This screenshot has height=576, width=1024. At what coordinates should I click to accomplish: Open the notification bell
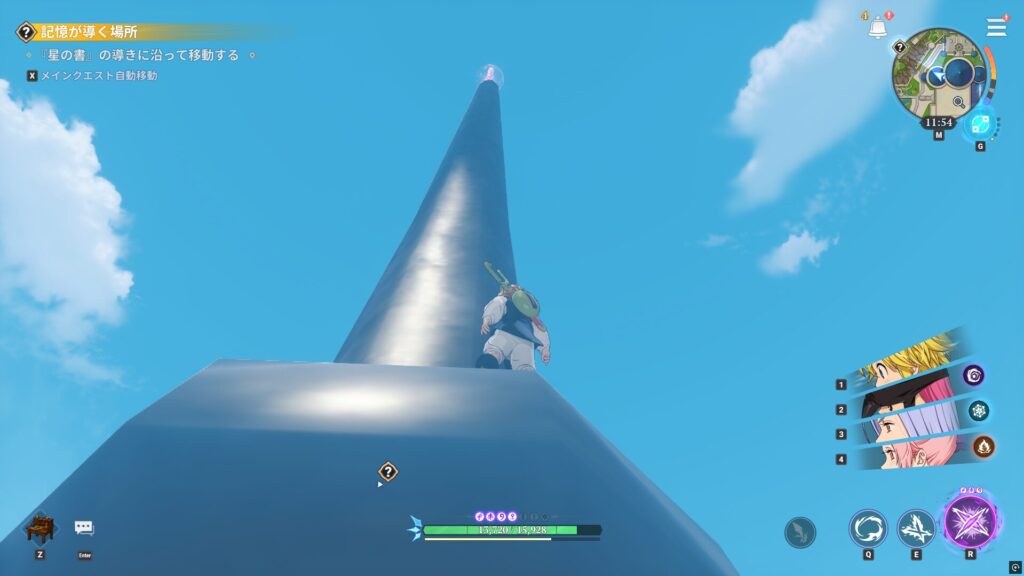point(877,29)
